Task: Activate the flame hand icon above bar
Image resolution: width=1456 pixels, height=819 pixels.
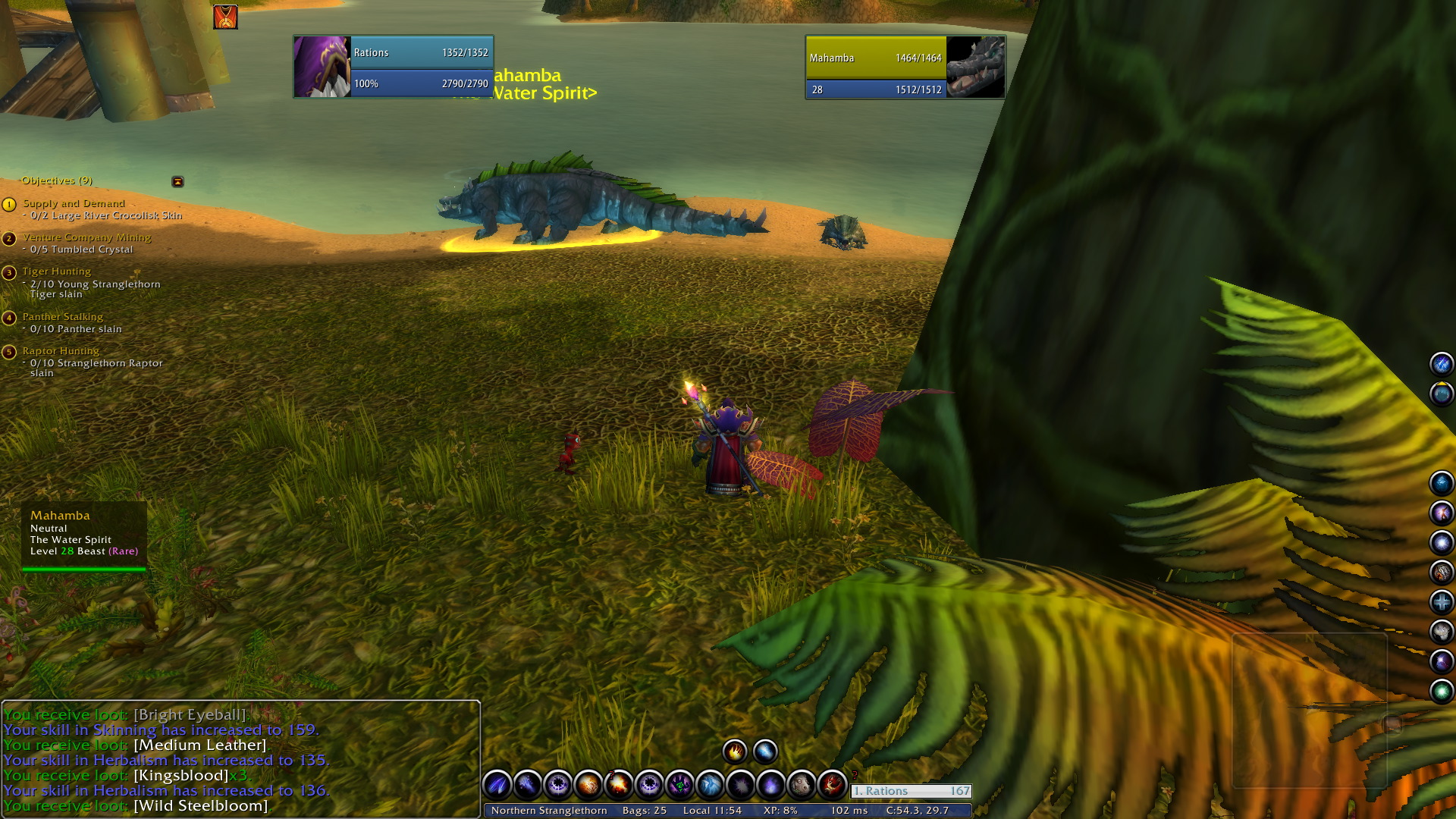Action: point(734,752)
